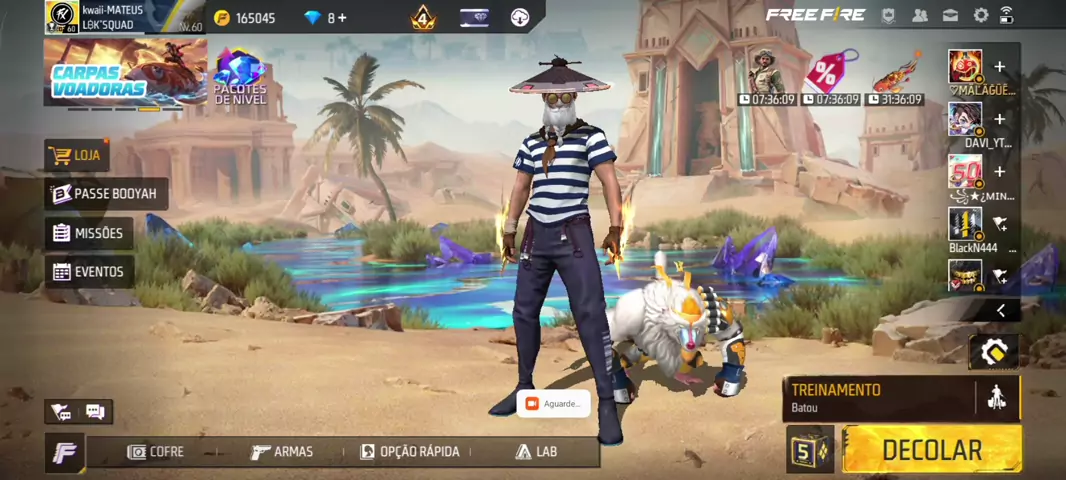Start the match with the DECOLAR button

931,449
